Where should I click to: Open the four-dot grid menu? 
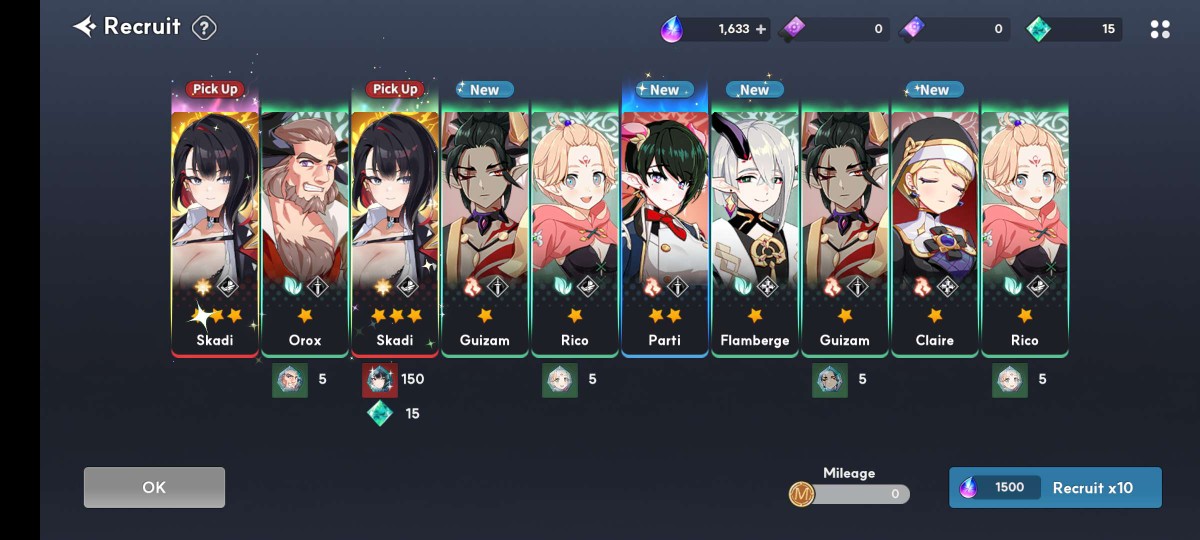1160,29
